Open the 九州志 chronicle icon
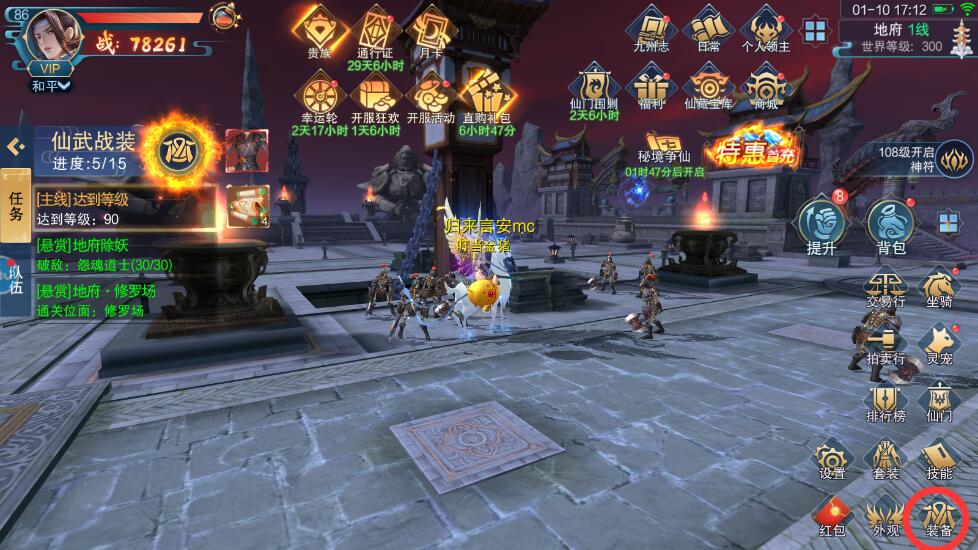The image size is (978, 550). [x=652, y=30]
